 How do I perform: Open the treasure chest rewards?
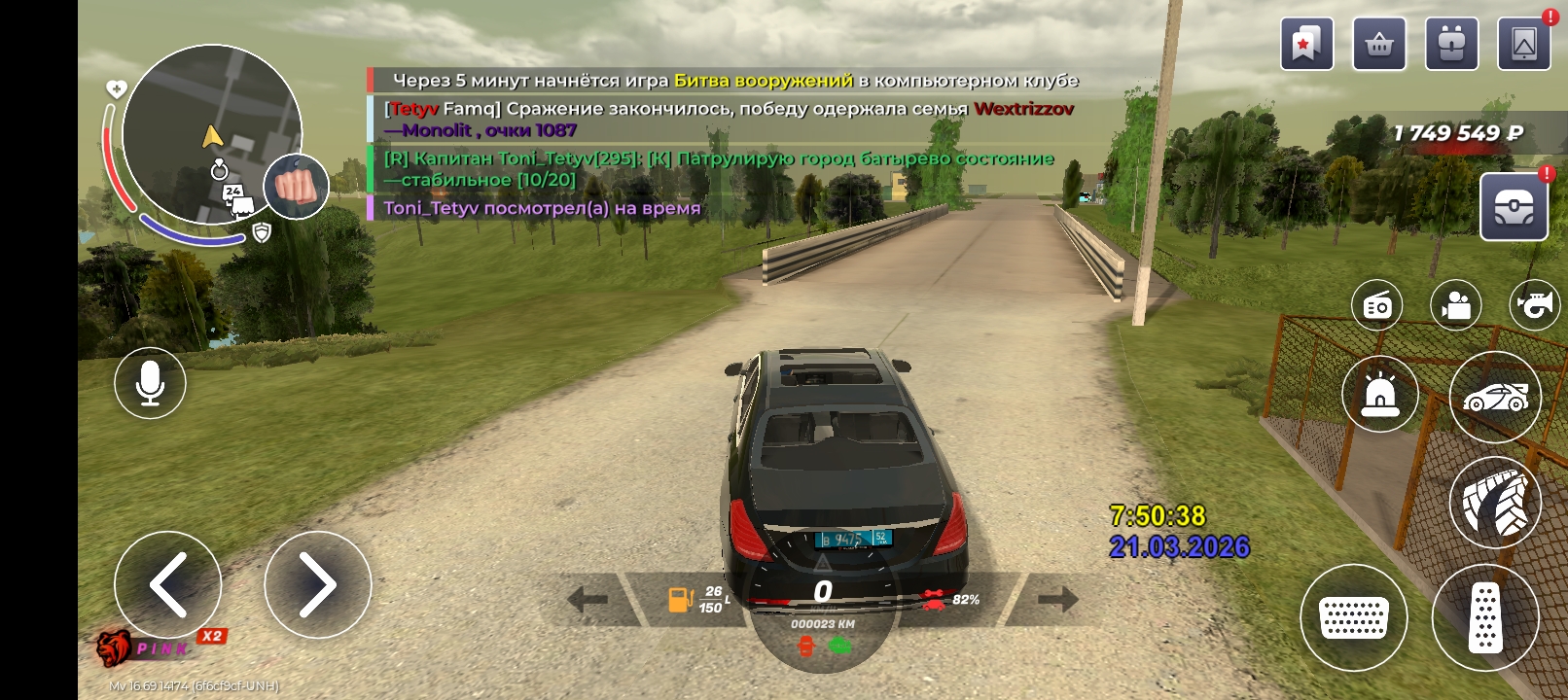[x=1514, y=206]
